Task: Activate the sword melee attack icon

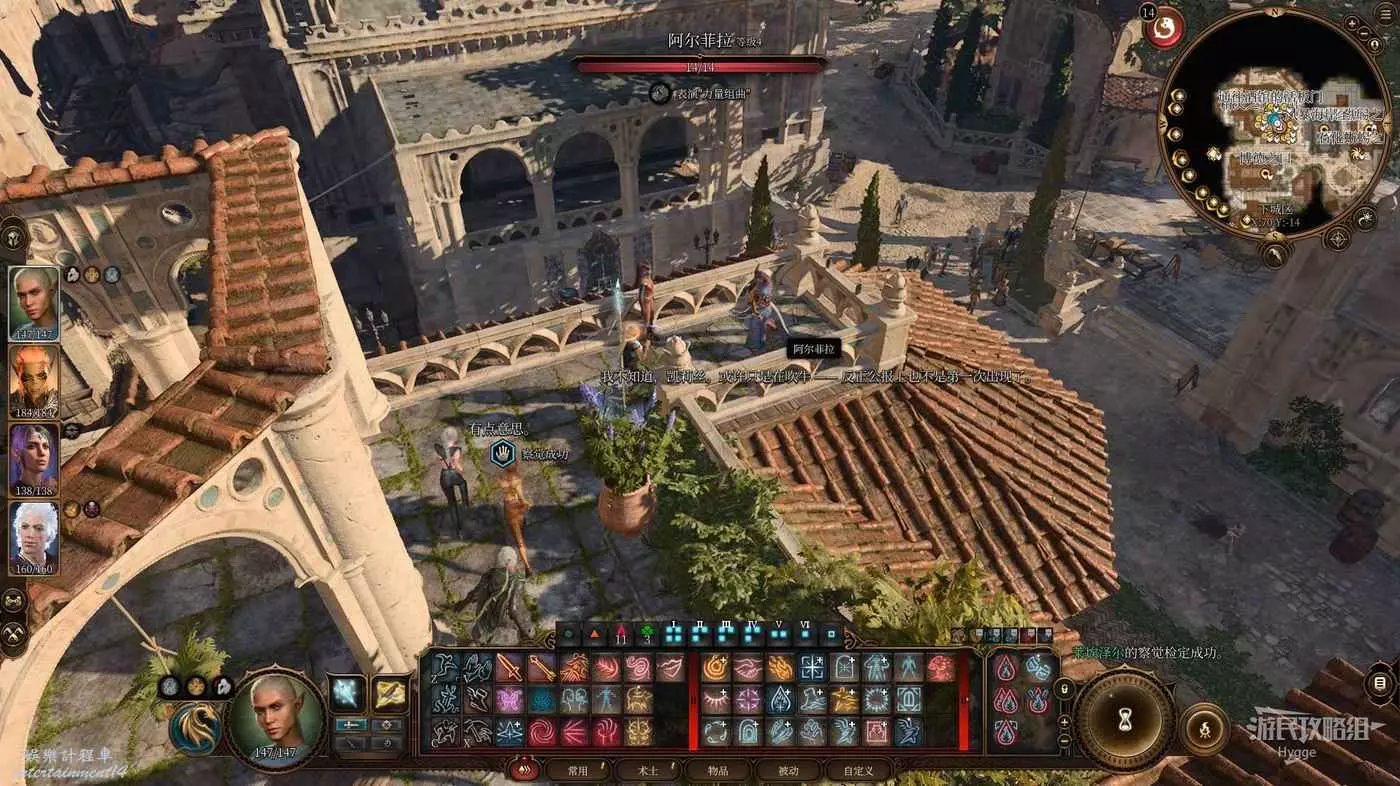Action: [510, 667]
